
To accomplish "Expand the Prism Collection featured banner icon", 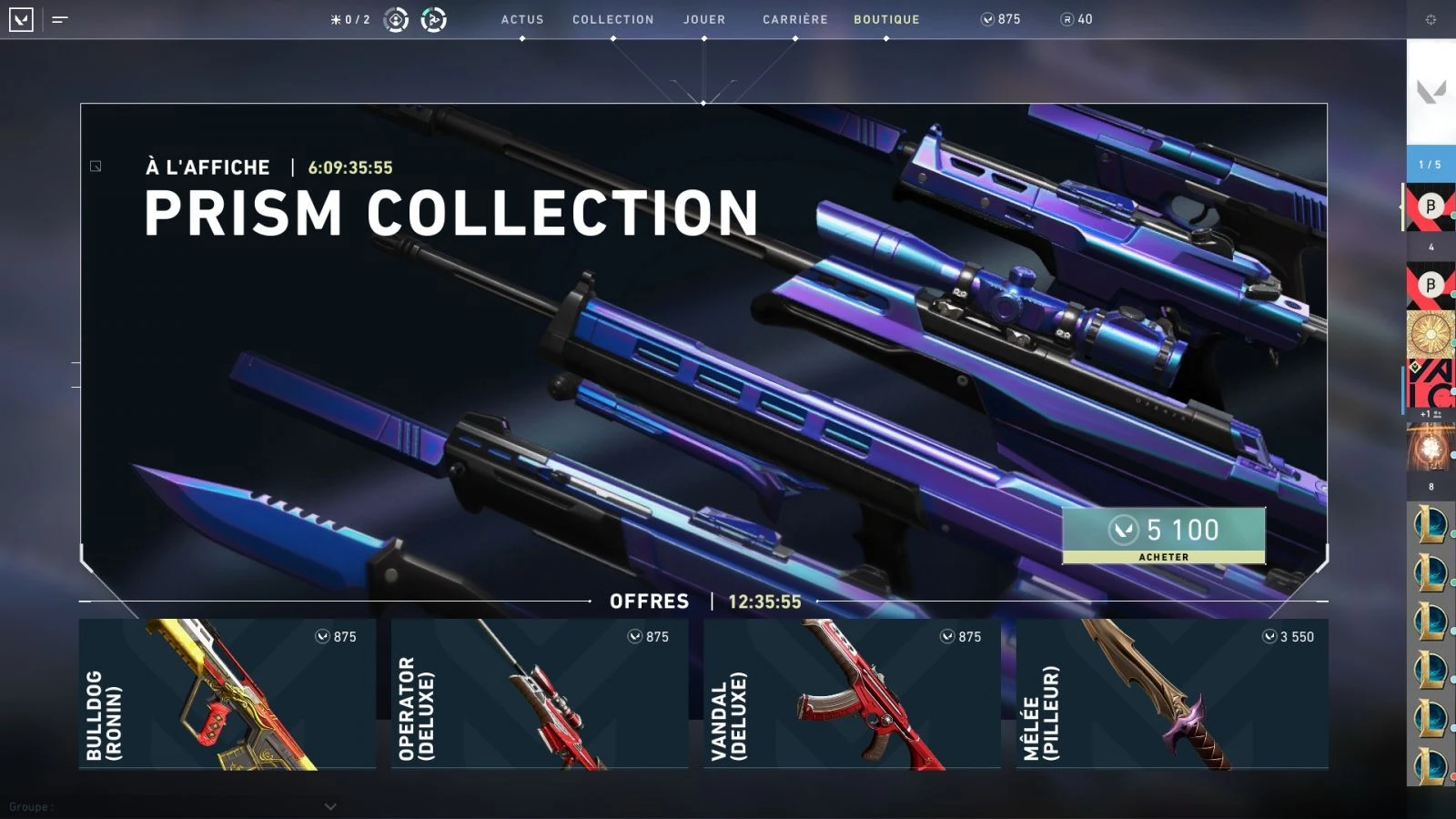I will click(x=96, y=167).
